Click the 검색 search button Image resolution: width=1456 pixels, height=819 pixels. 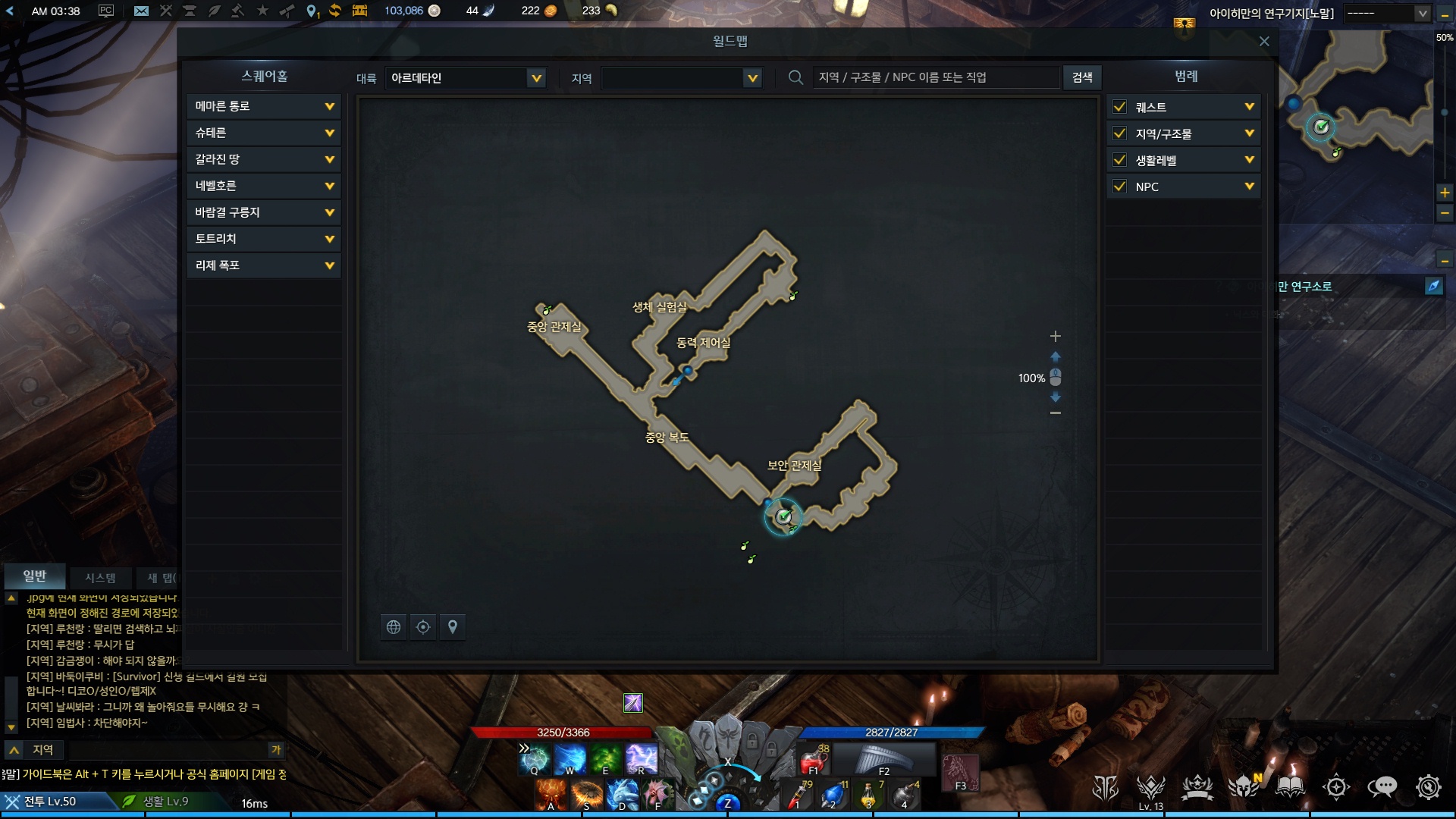click(1082, 77)
